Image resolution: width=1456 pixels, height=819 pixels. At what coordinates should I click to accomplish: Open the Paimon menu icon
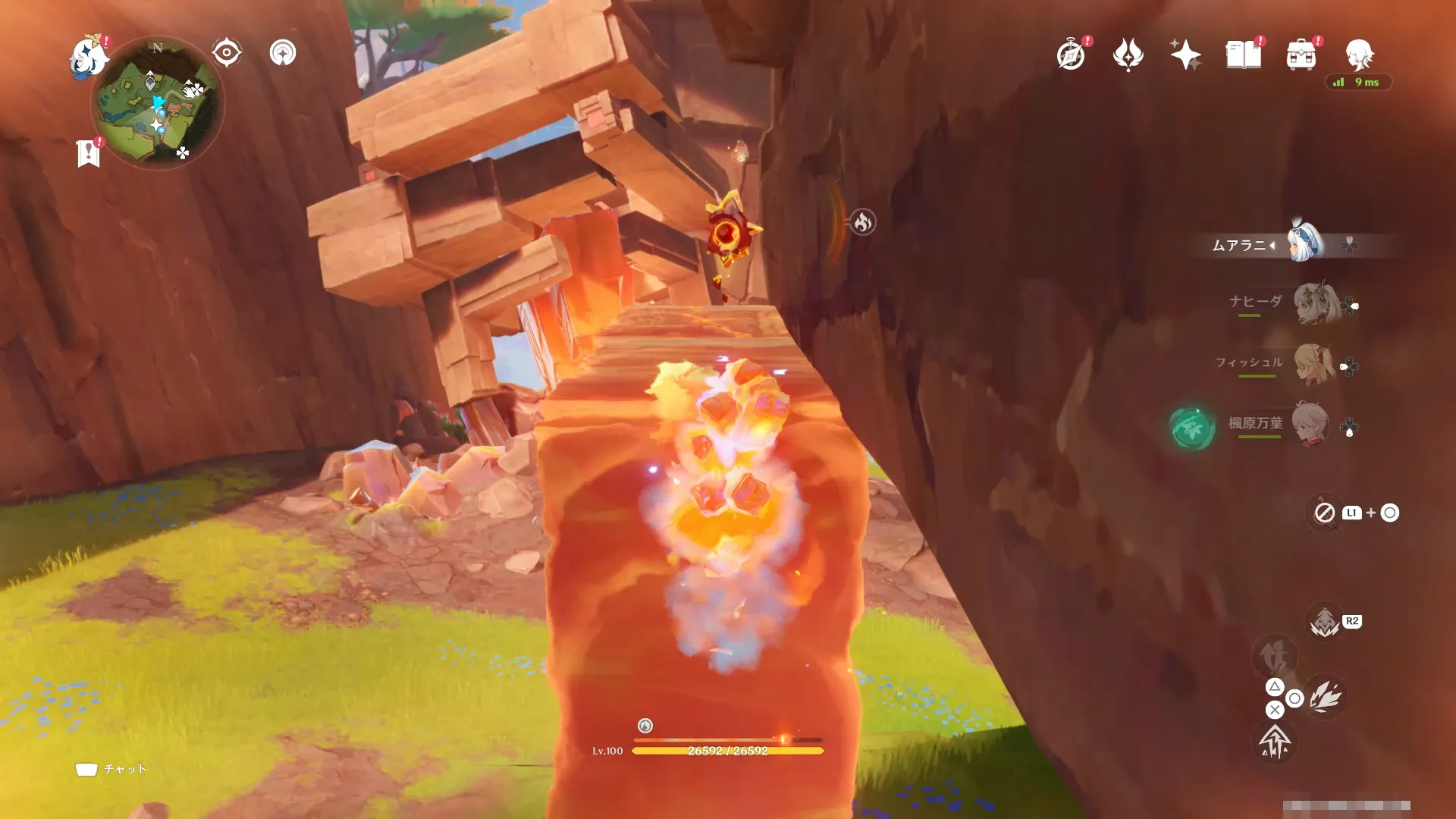[x=88, y=57]
